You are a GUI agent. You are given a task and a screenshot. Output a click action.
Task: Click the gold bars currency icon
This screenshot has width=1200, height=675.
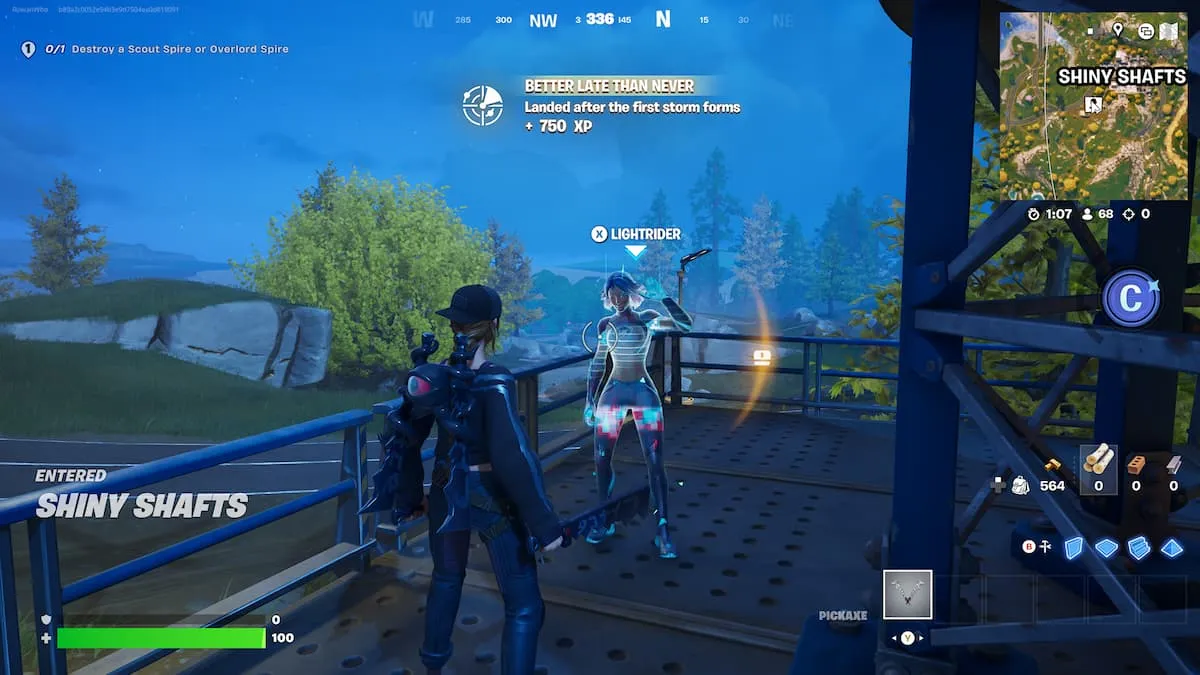1053,465
